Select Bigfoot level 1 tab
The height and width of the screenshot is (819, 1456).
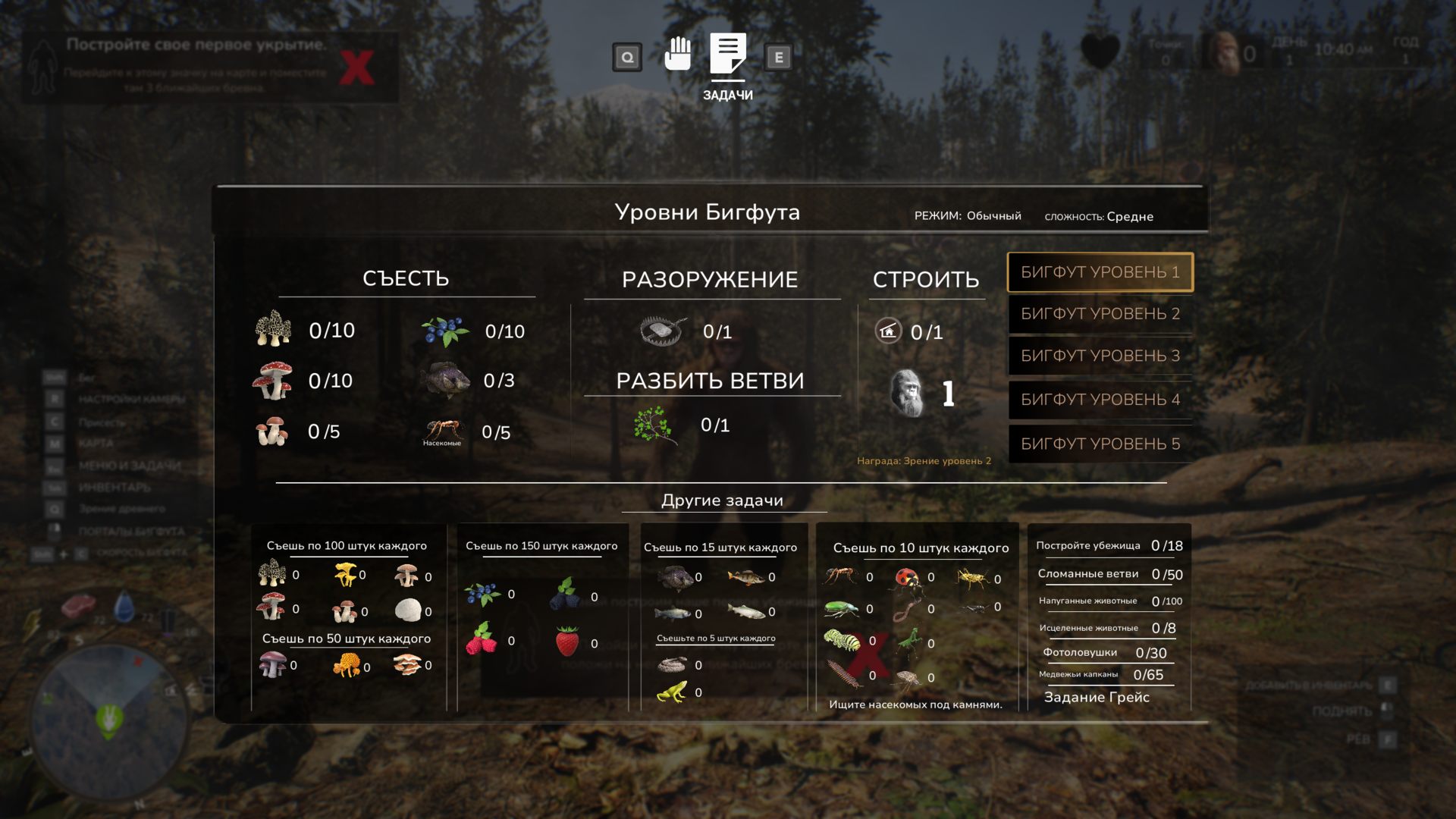pos(1100,272)
